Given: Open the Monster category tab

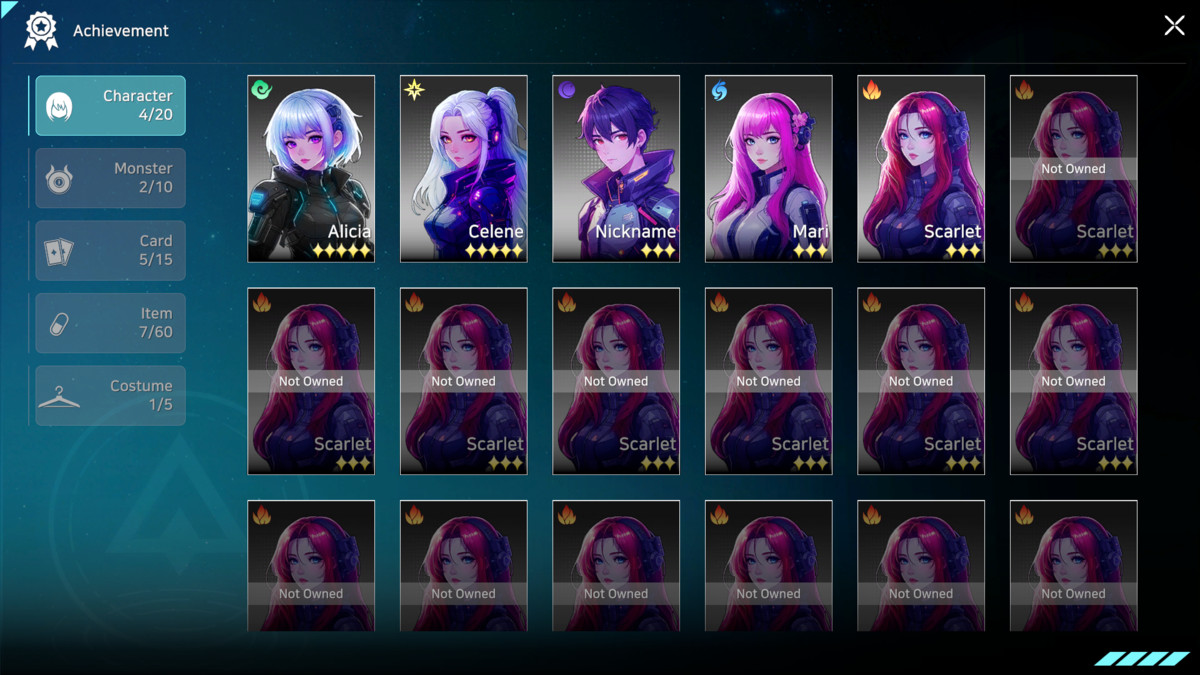Looking at the screenshot, I should click(x=111, y=178).
